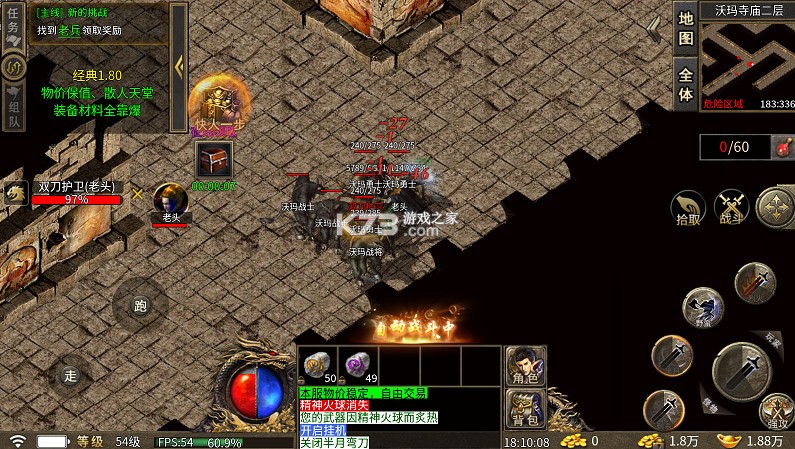The height and width of the screenshot is (449, 795).
Task: Toggle the round swap arrows button
Action: (15, 66)
